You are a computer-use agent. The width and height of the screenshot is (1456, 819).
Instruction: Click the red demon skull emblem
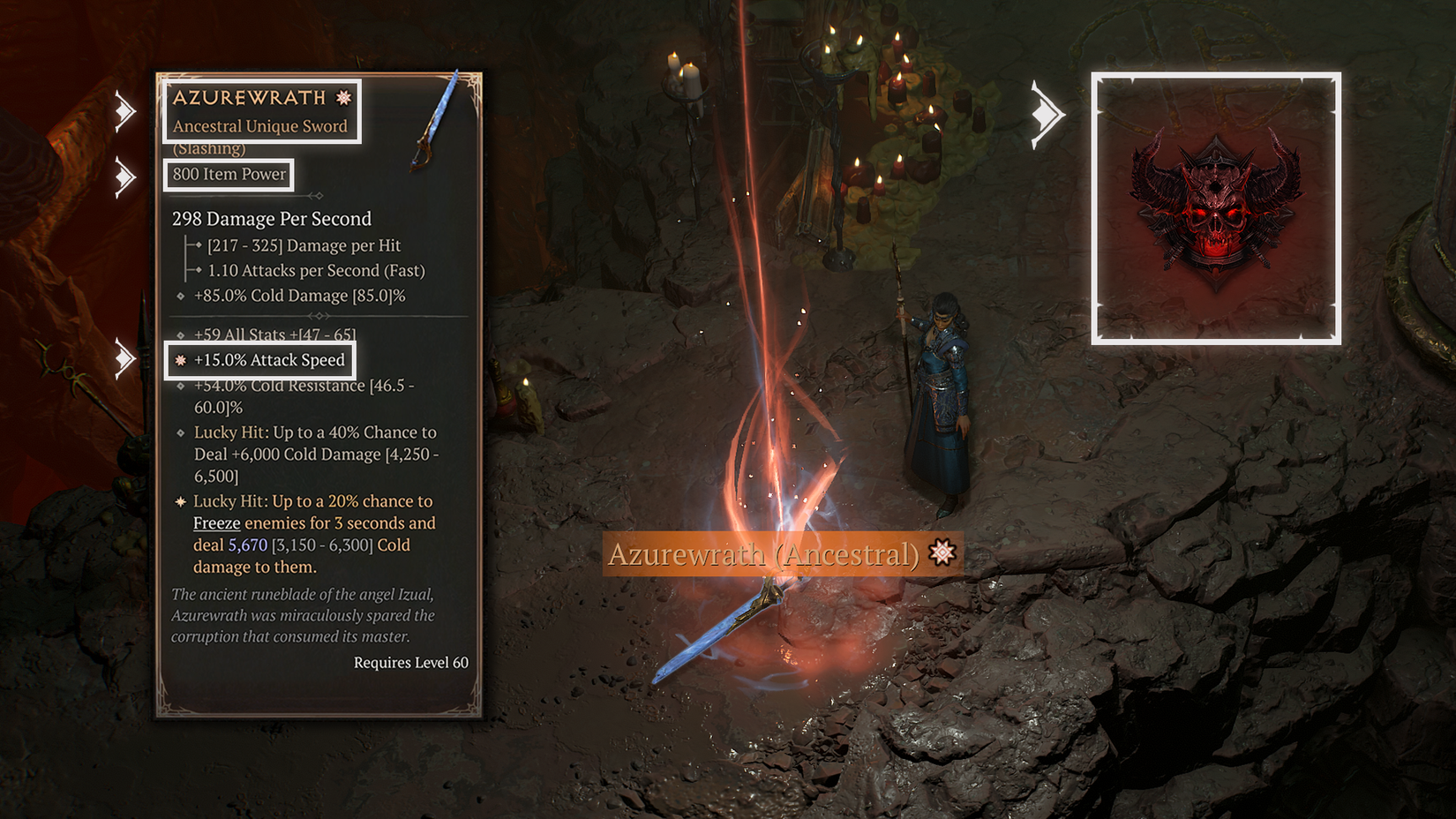click(1216, 207)
